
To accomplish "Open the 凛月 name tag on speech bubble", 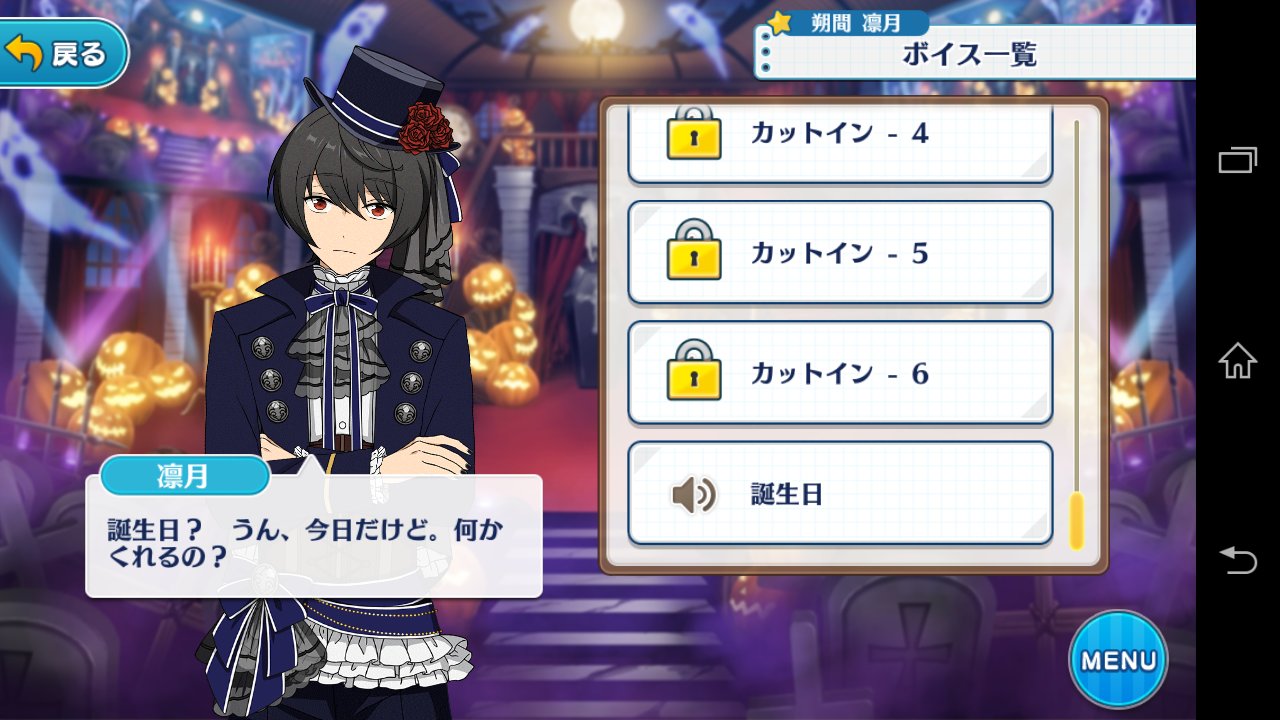I will (184, 477).
